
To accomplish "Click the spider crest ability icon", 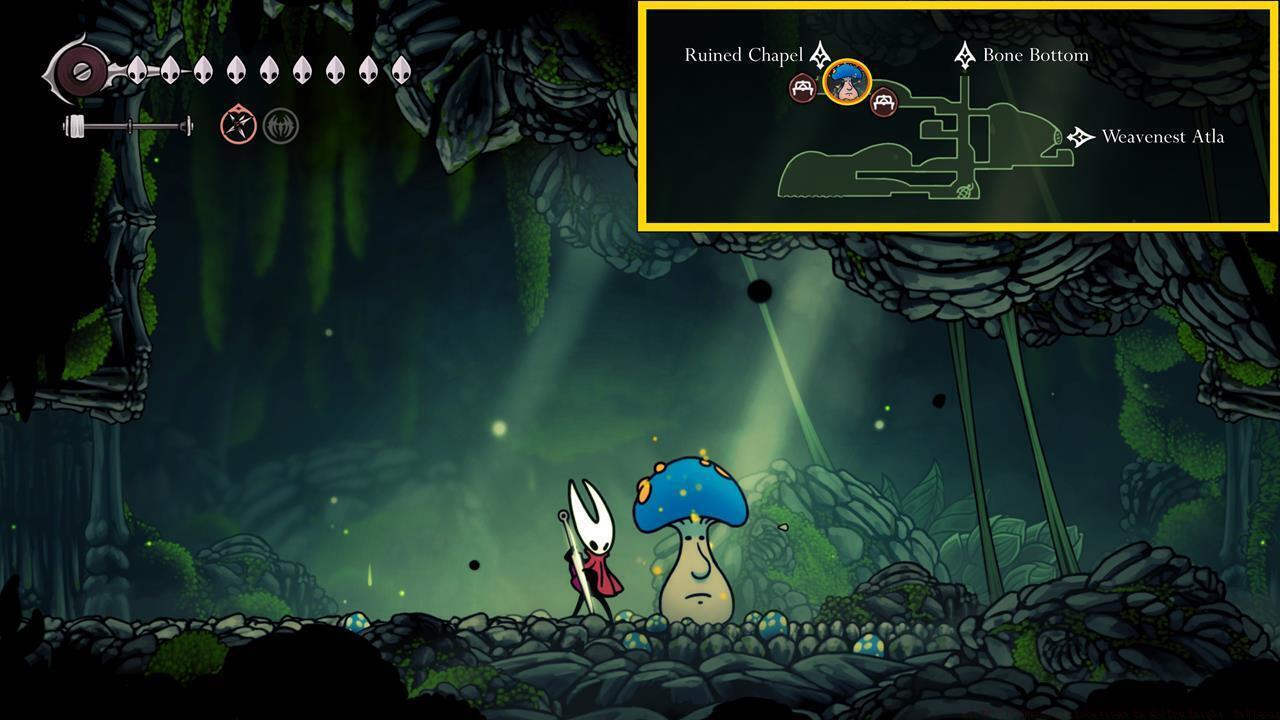I will pos(280,127).
